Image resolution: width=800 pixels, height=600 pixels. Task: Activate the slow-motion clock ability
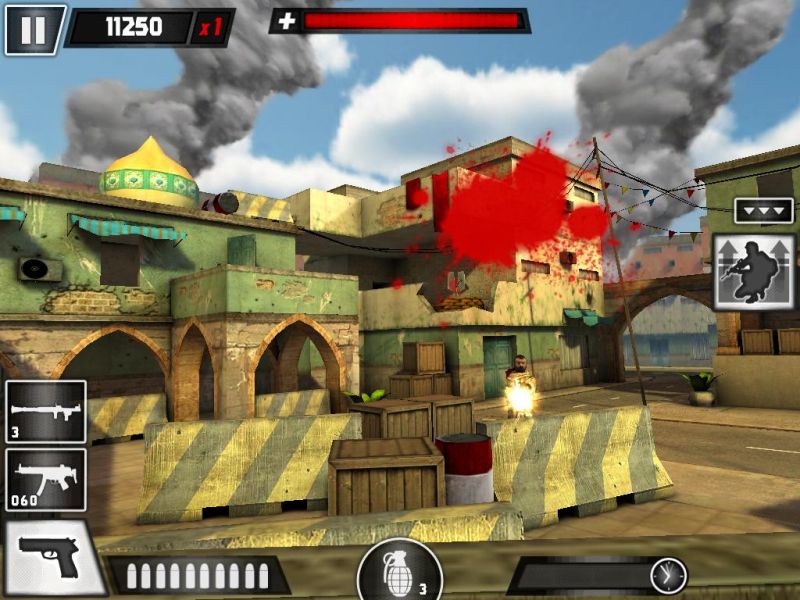tap(667, 575)
